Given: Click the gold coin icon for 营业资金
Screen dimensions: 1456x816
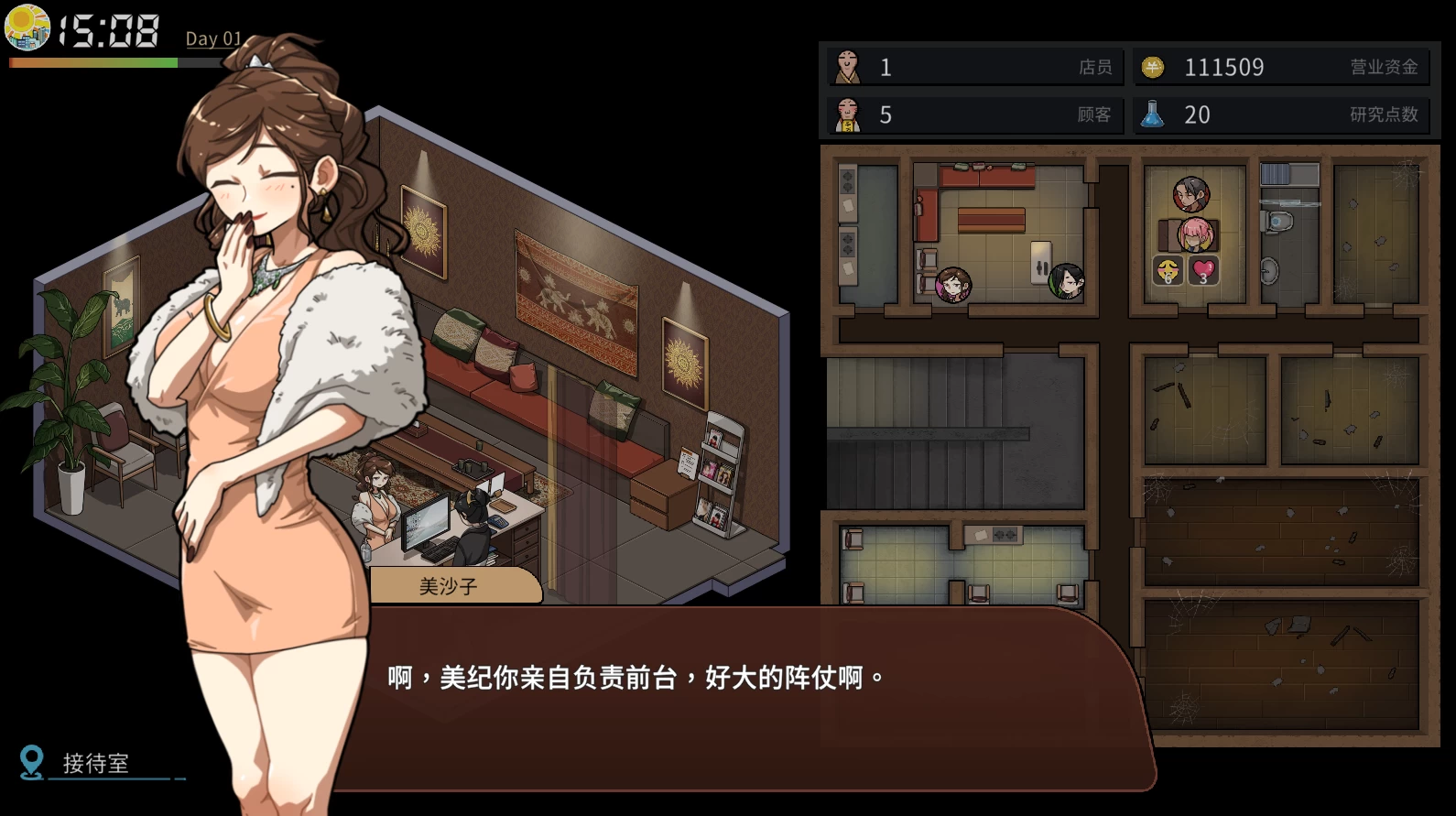Looking at the screenshot, I should pos(1152,66).
